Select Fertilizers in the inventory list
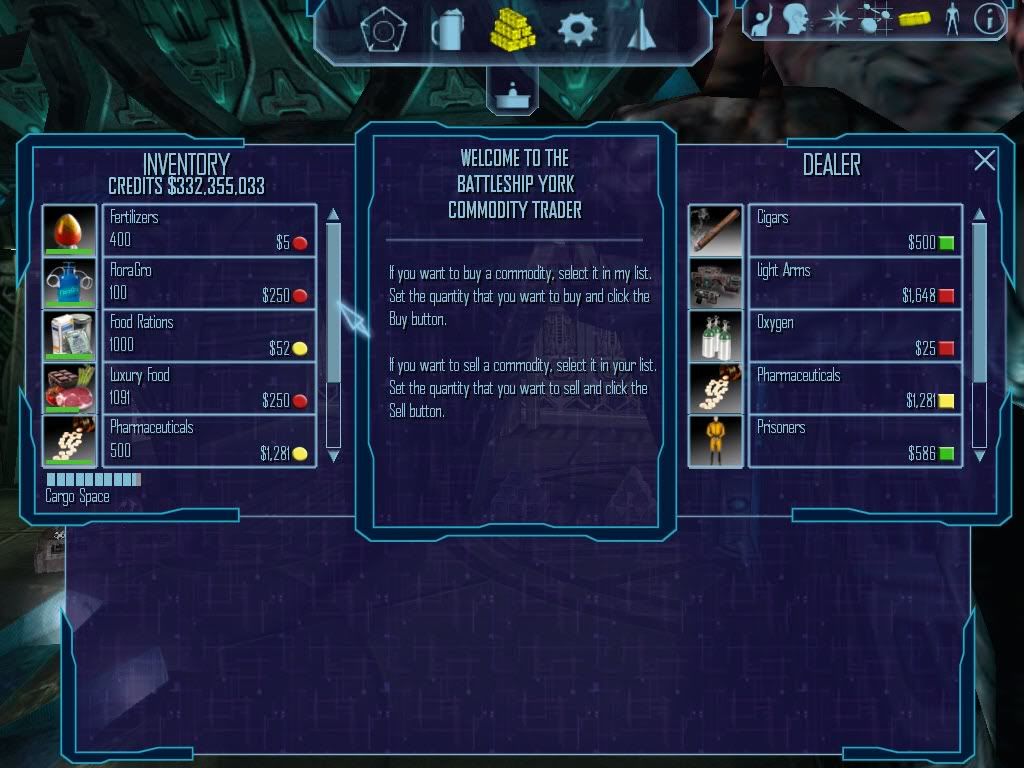 click(x=209, y=230)
